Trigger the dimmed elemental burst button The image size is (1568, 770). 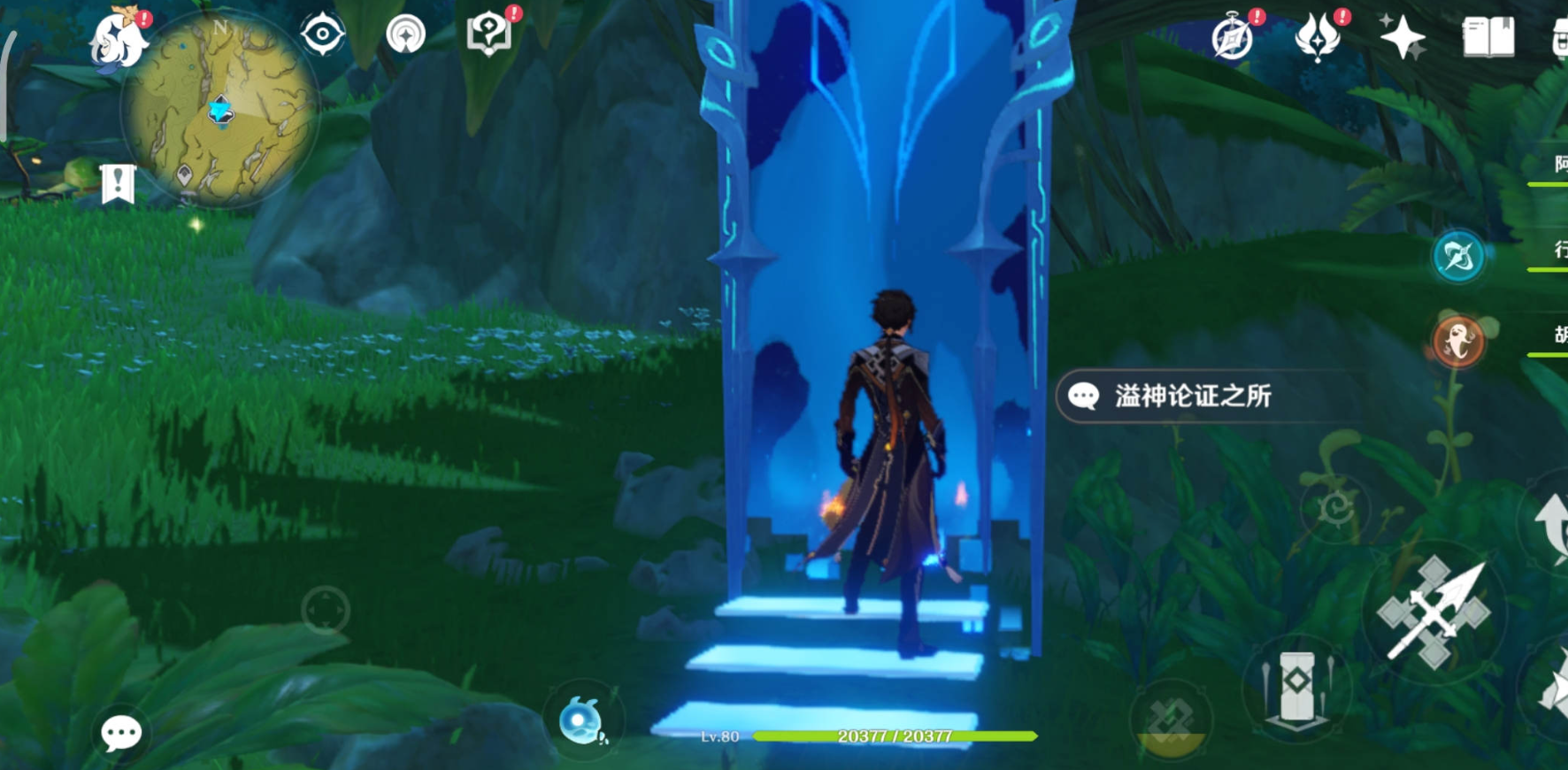(x=1170, y=719)
